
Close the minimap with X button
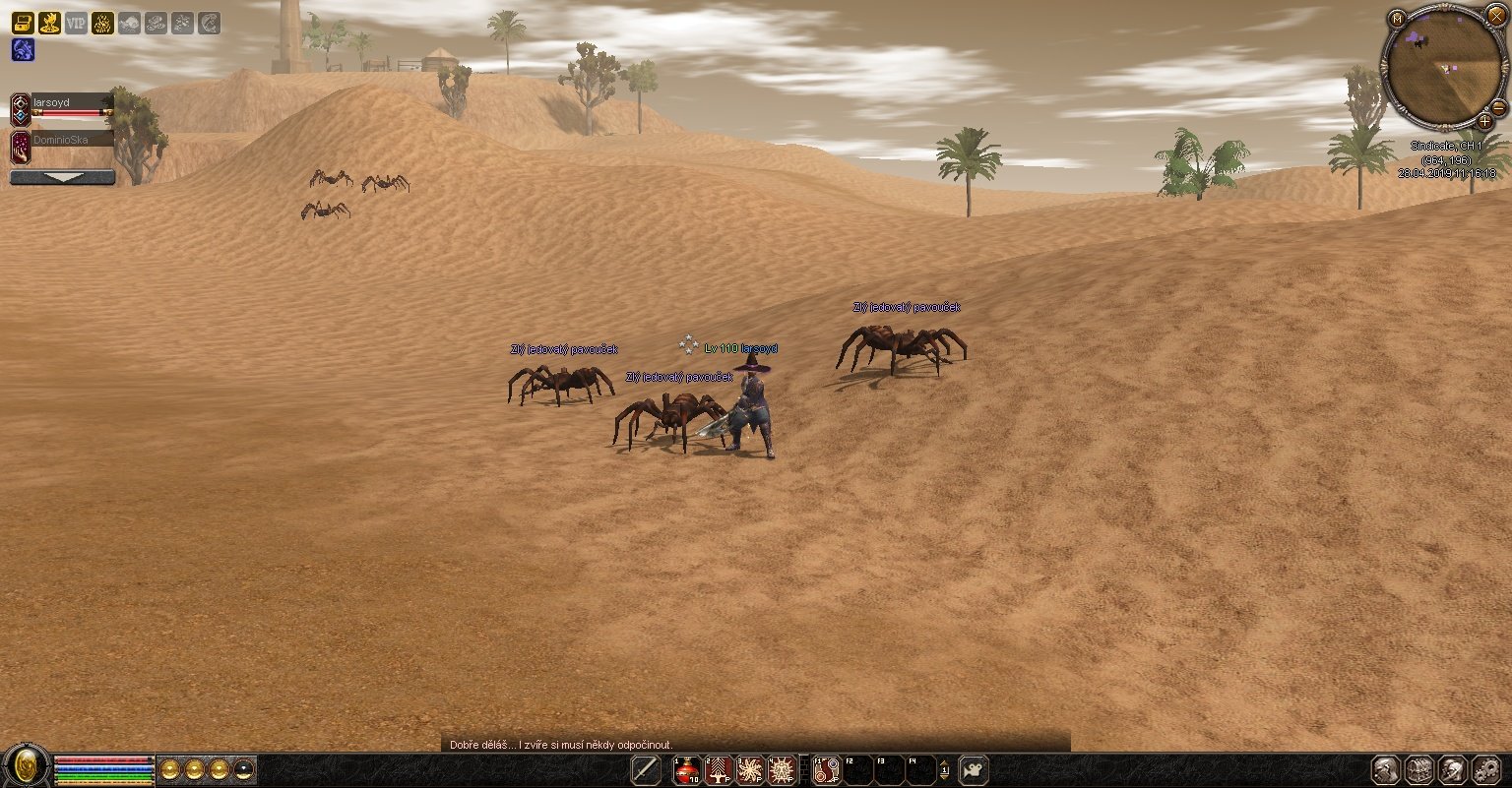1495,16
